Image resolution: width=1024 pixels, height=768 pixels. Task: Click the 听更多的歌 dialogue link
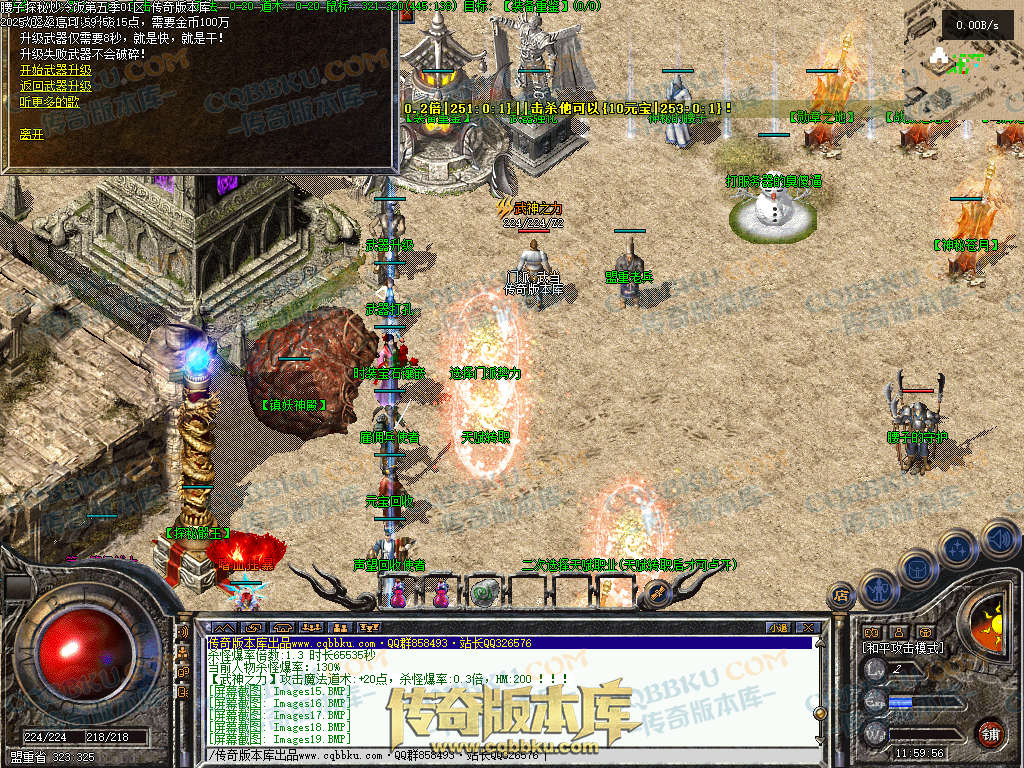coord(49,102)
